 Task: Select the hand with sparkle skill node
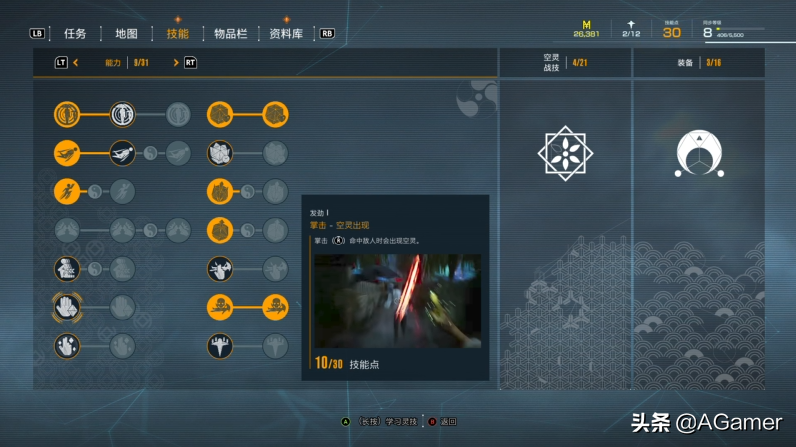[x=67, y=346]
